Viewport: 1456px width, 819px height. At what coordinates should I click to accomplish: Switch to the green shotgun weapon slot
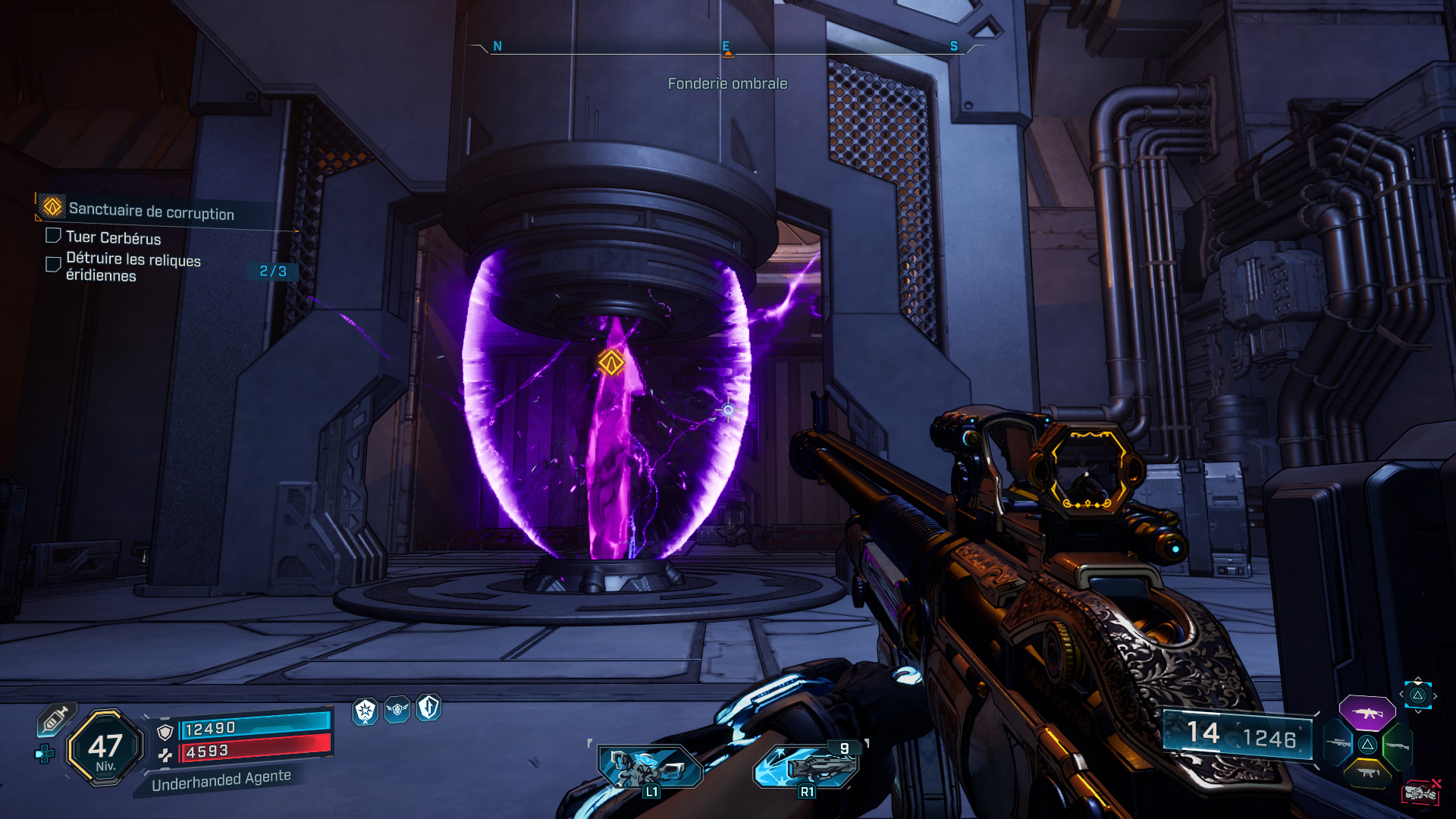(x=1397, y=745)
